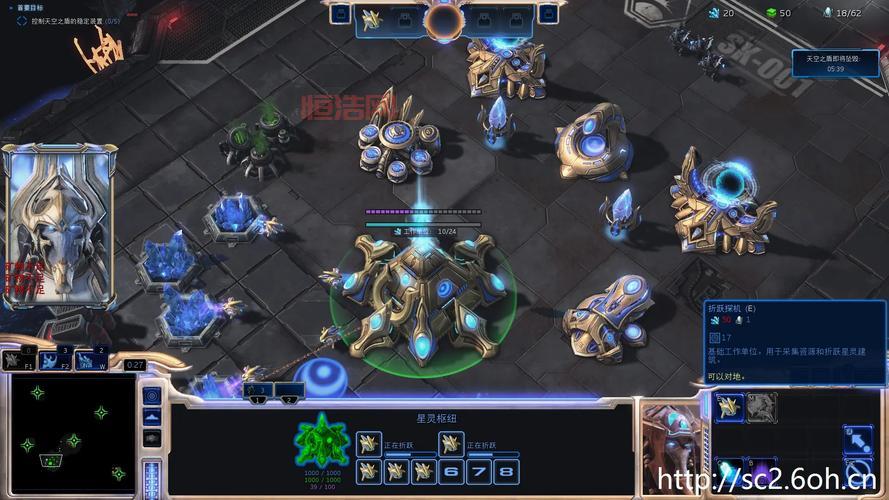Set the Nexus rally point
Screen dimensions: 889x500
(x=856, y=439)
